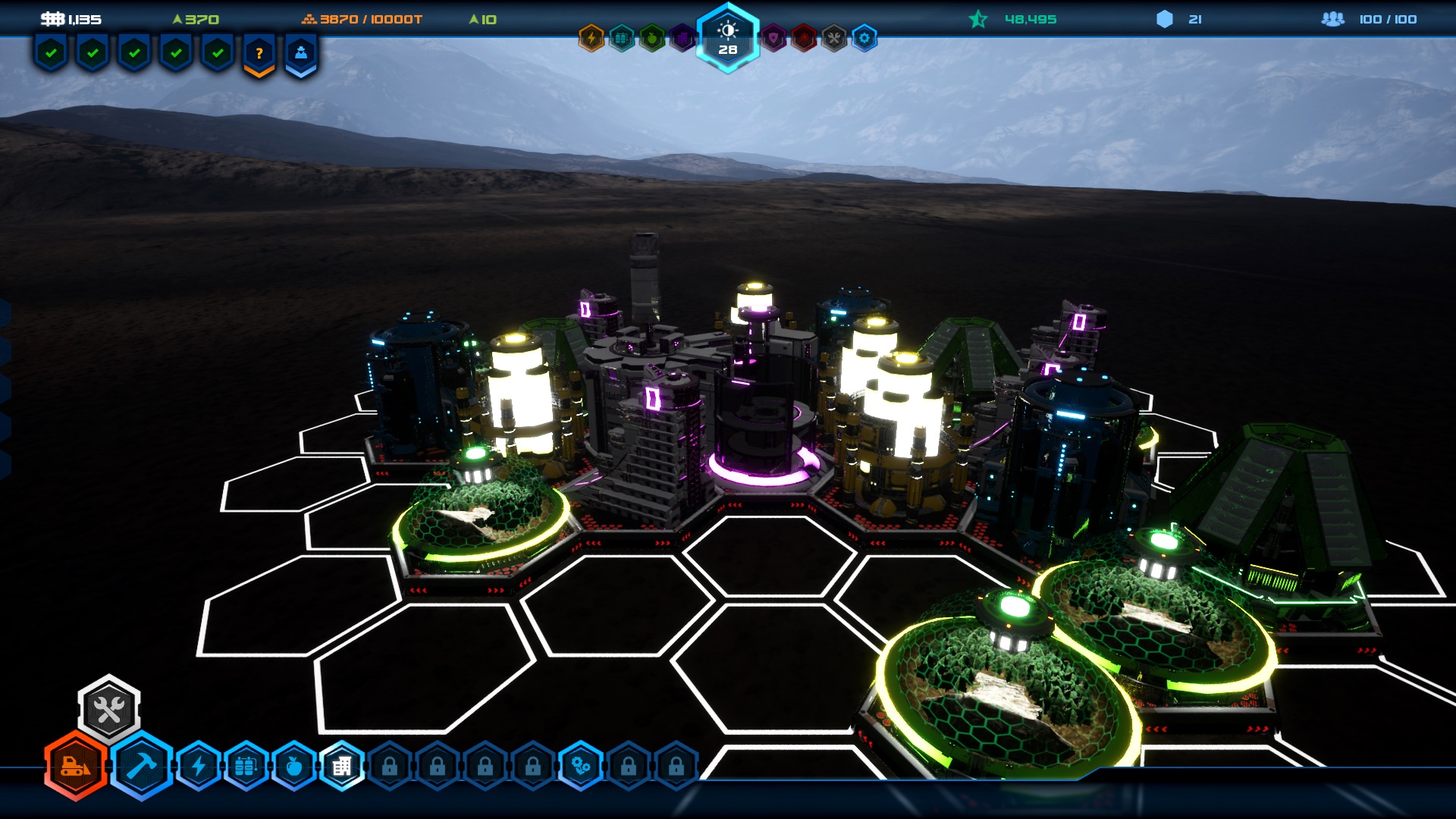Select the blue hammer build button
The image size is (1456, 819).
click(x=142, y=766)
